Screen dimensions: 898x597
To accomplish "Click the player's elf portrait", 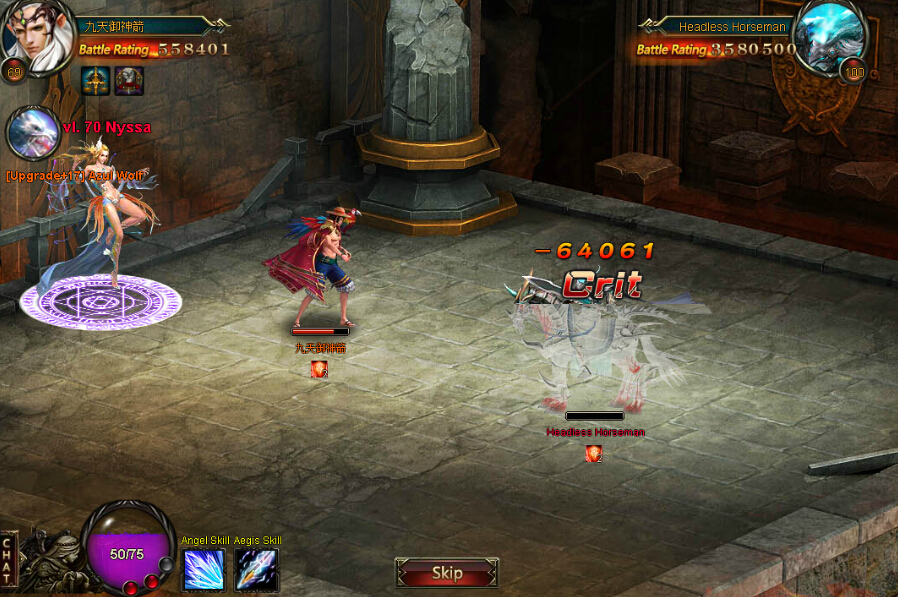I will (38, 36).
